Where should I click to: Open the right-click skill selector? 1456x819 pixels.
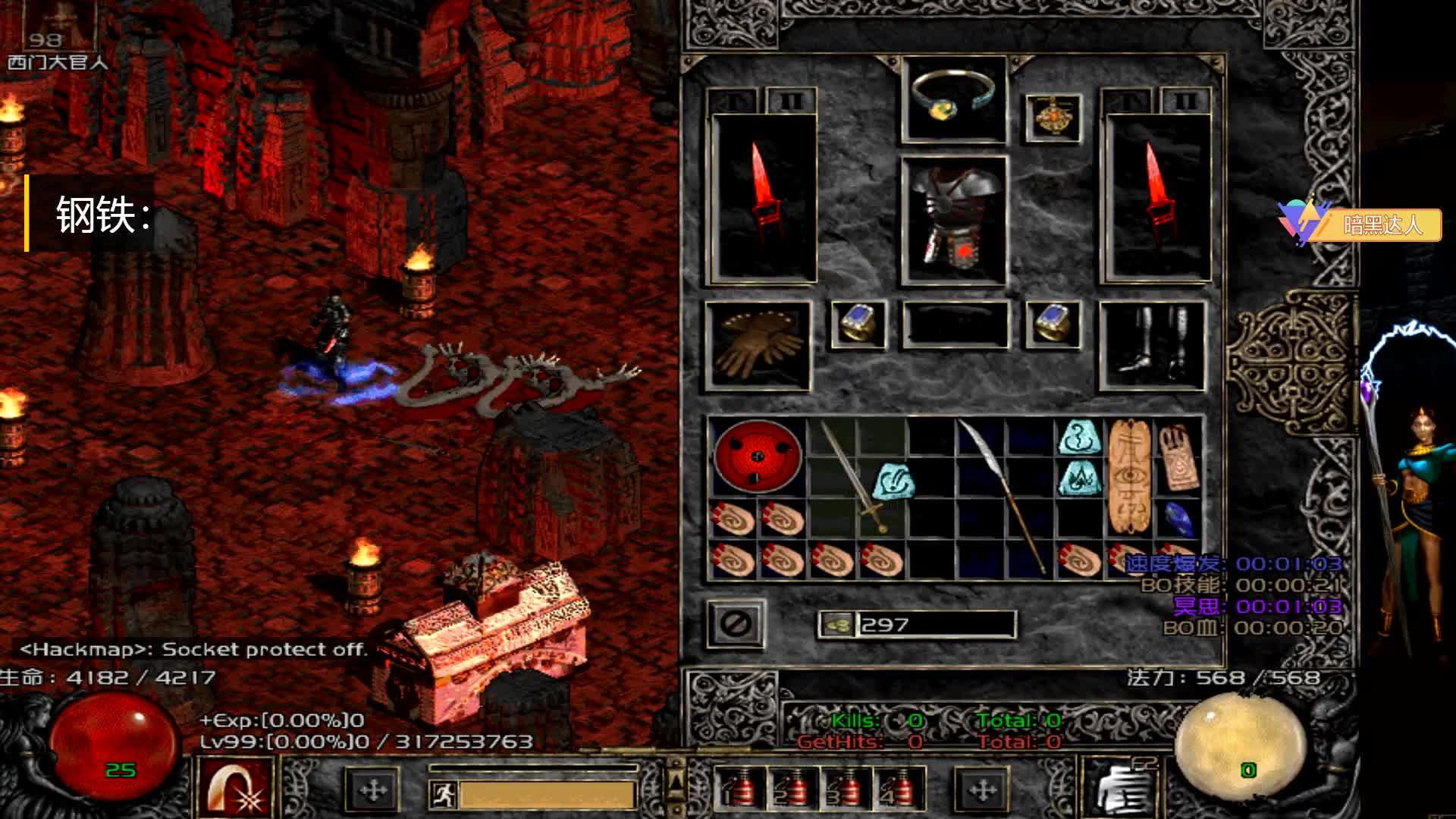[x=1119, y=789]
